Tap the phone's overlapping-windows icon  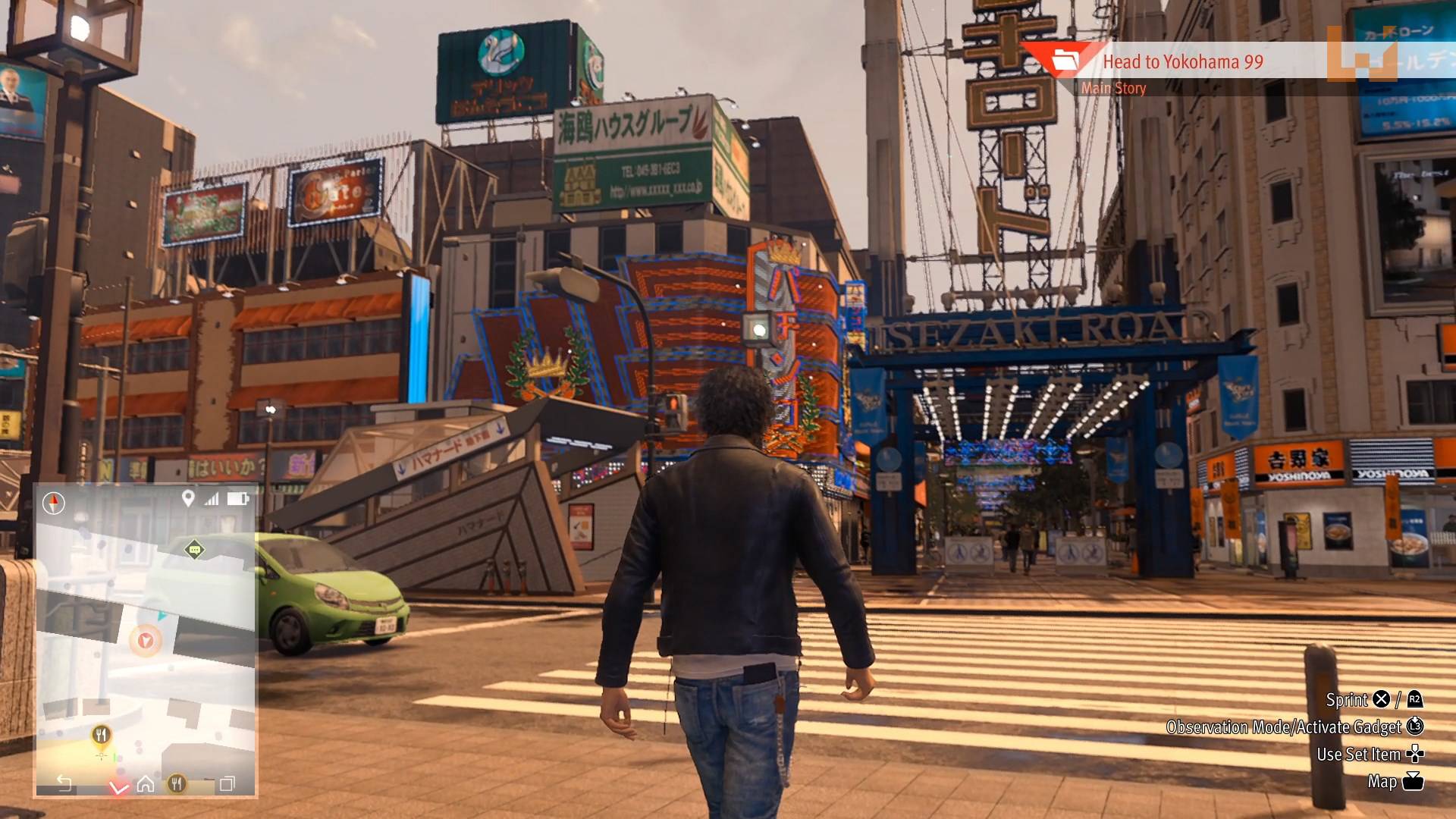[227, 783]
